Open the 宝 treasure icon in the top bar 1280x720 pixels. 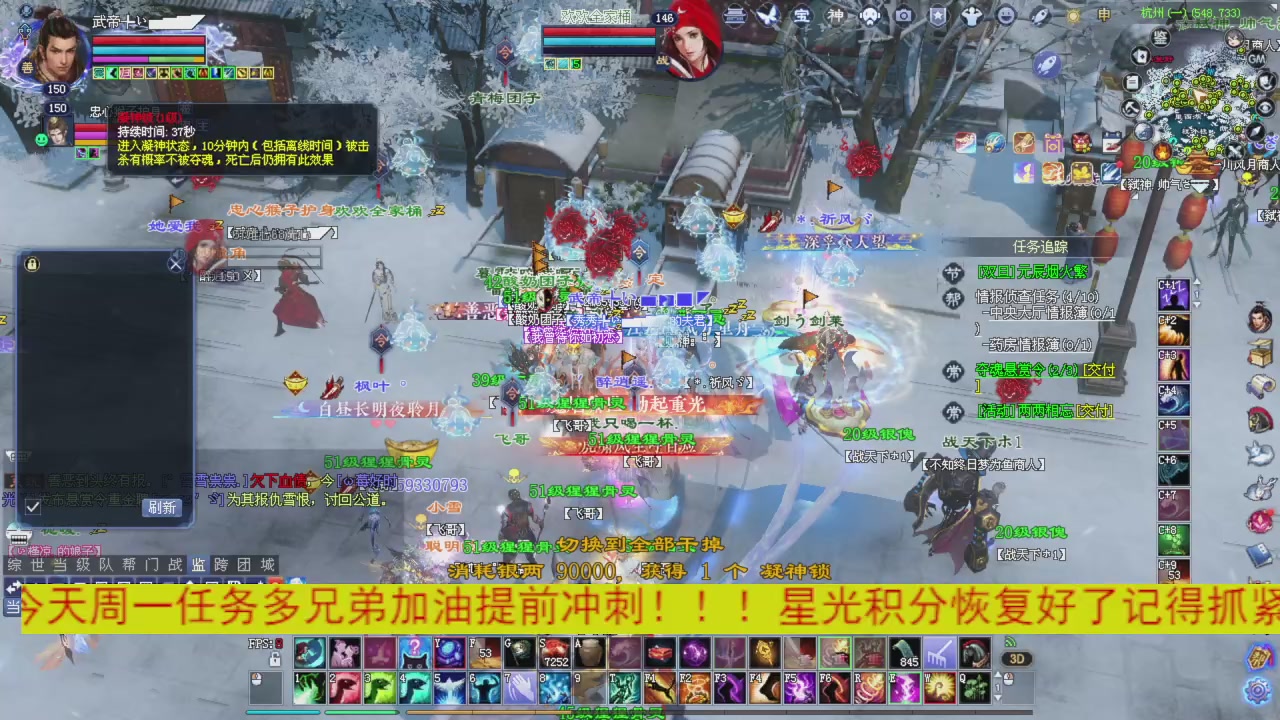click(804, 15)
